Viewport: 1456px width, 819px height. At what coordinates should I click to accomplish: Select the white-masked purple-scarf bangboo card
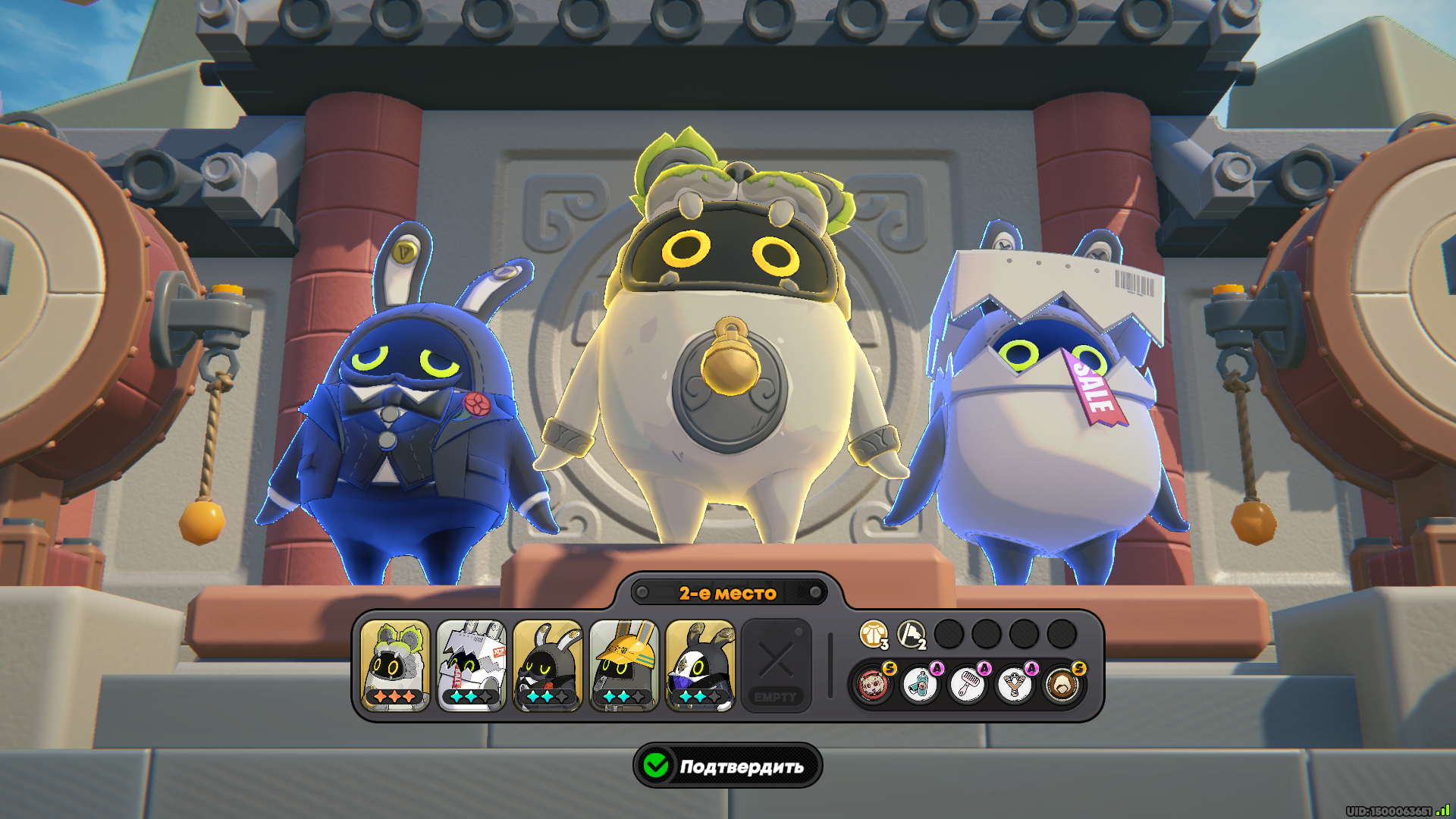click(x=700, y=665)
